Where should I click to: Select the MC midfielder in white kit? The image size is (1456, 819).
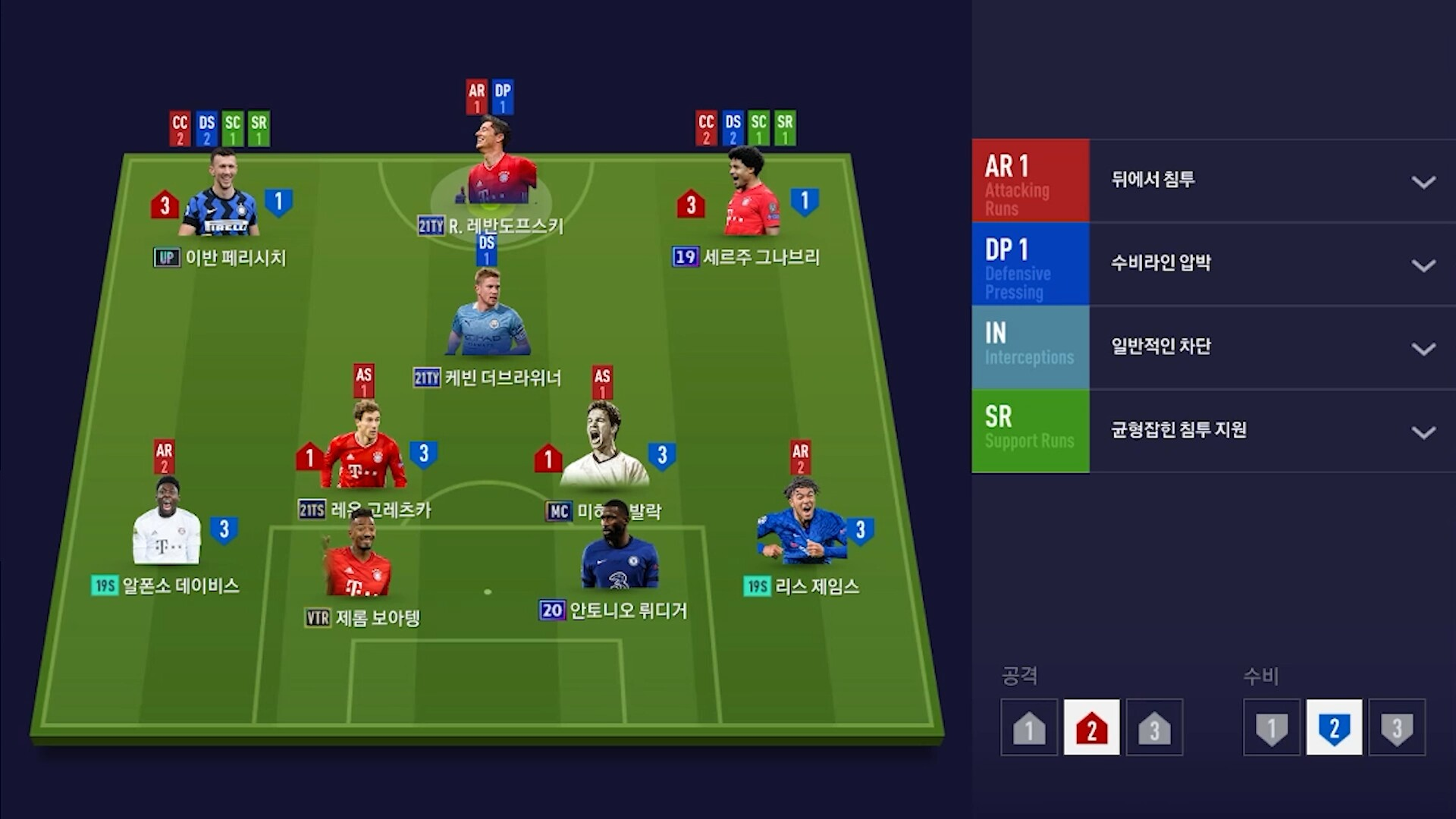(x=604, y=451)
